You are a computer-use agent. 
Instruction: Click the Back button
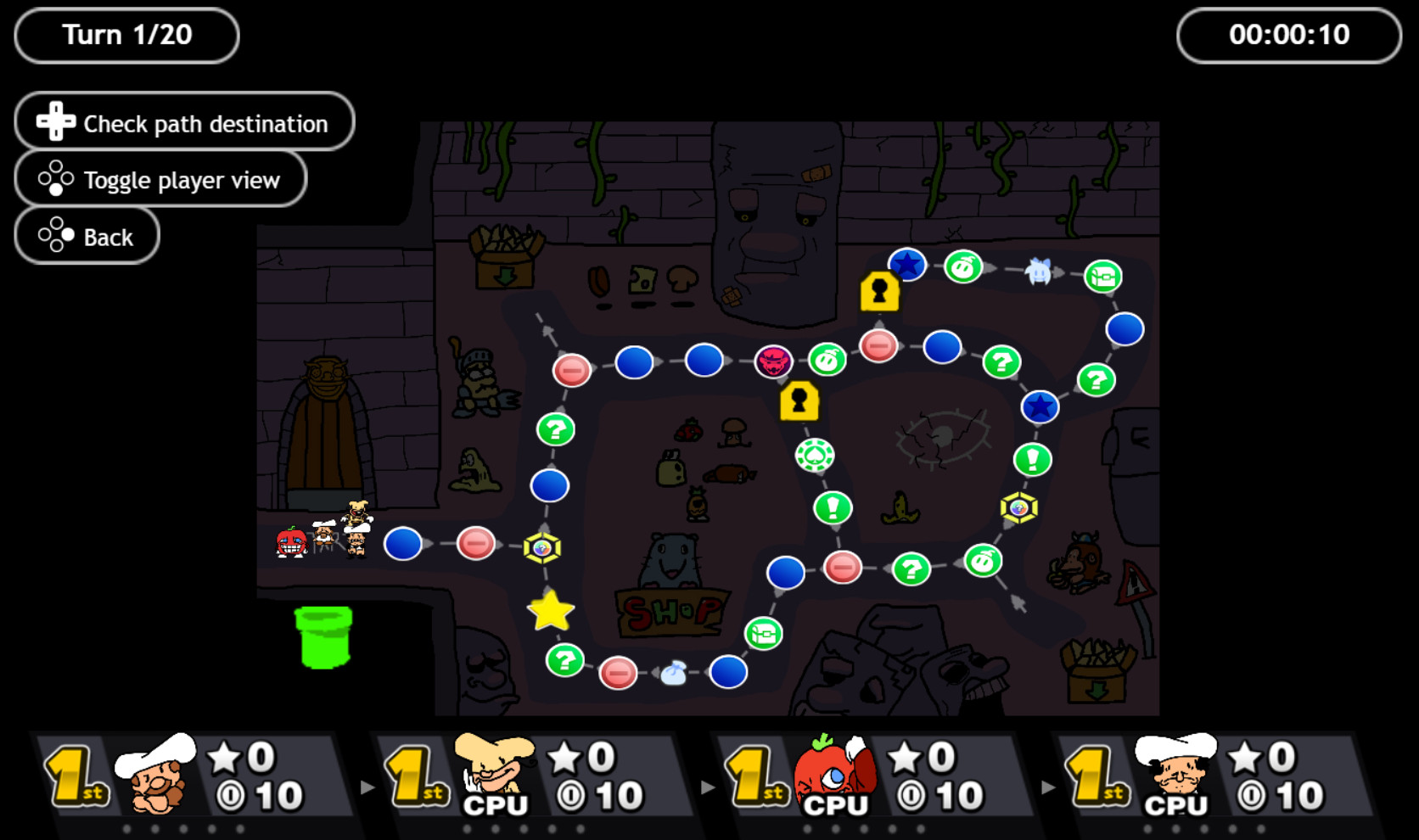(x=87, y=235)
